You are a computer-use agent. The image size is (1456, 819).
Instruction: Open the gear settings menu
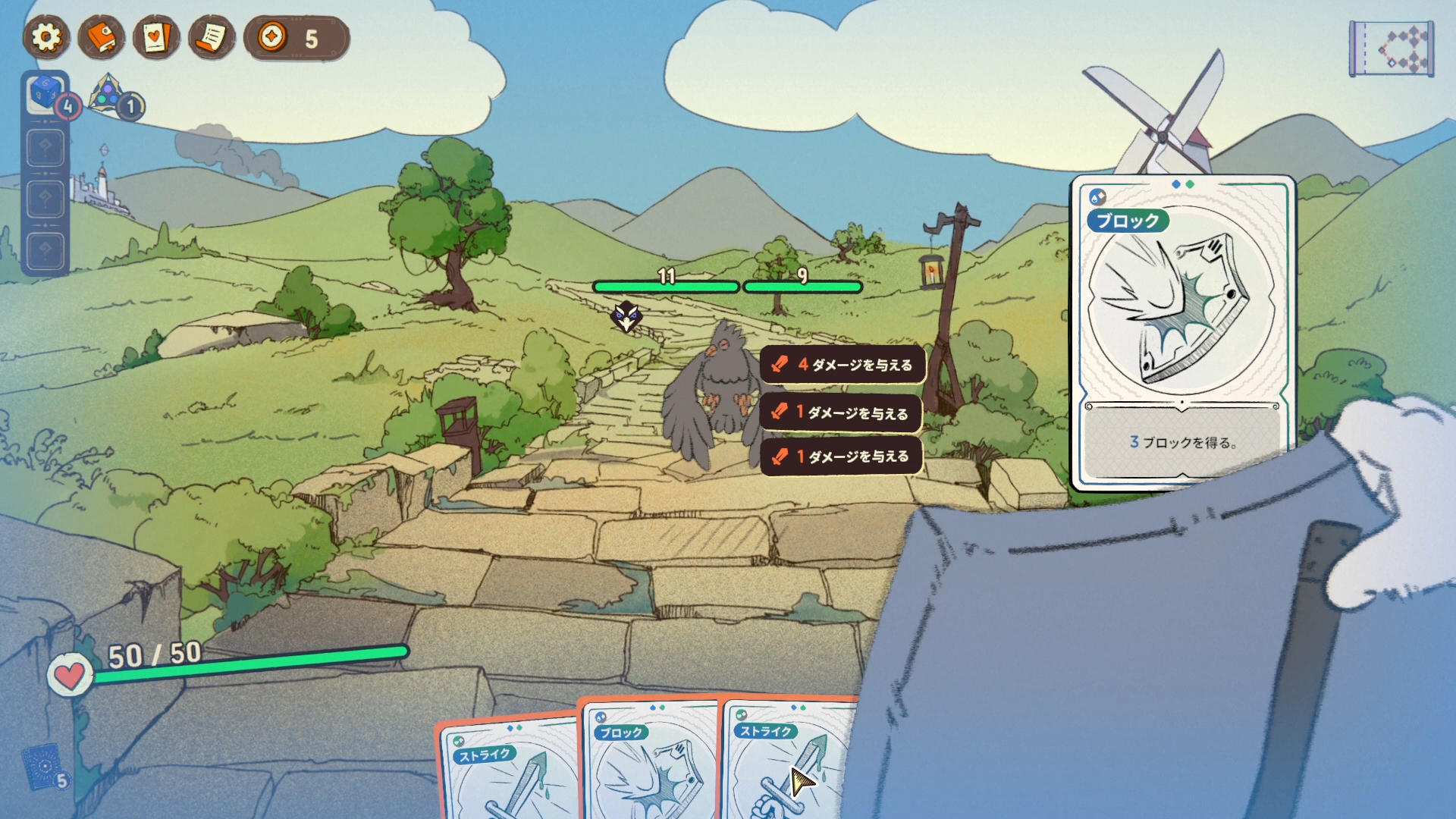click(46, 37)
